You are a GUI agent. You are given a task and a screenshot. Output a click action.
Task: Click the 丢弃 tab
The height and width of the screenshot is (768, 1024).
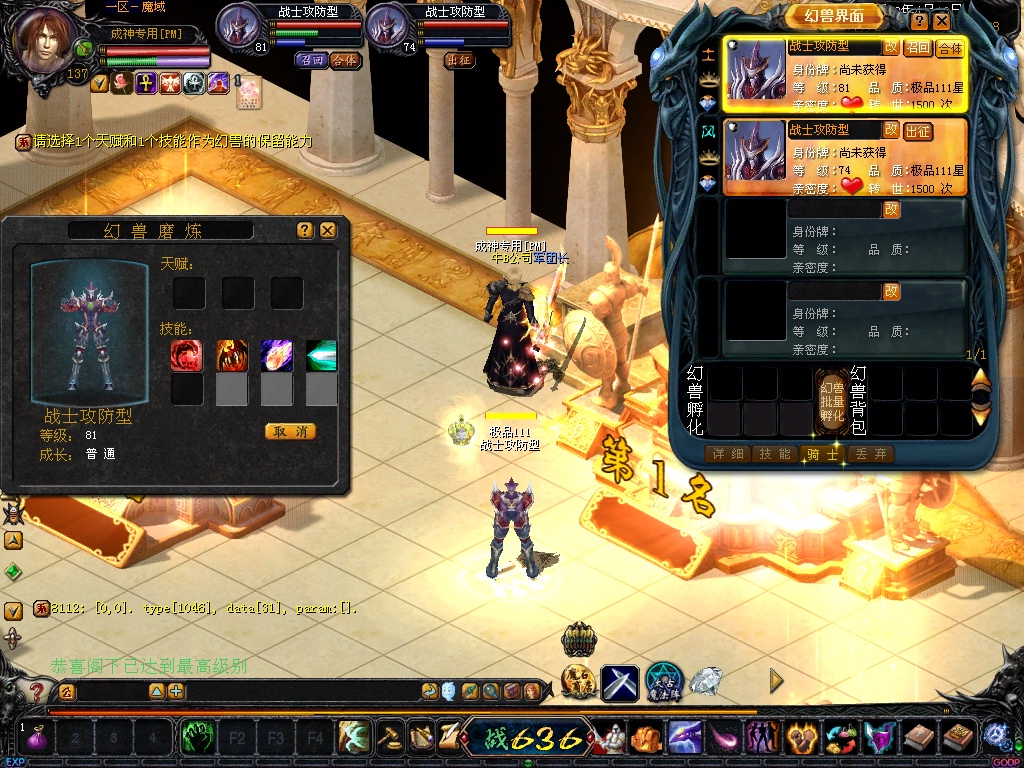coord(870,454)
